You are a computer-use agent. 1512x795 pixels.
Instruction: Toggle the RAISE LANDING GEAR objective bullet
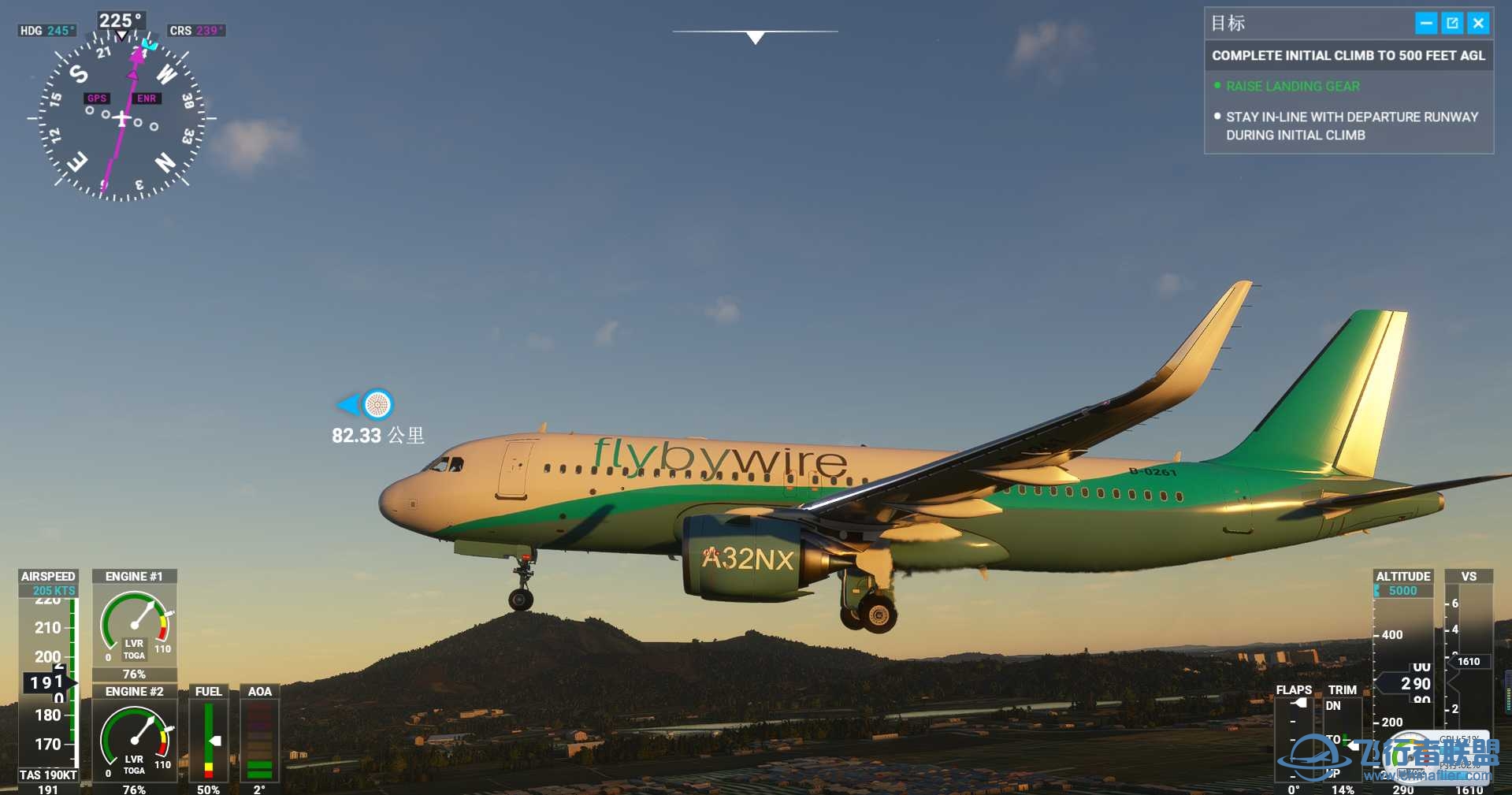tap(1217, 86)
